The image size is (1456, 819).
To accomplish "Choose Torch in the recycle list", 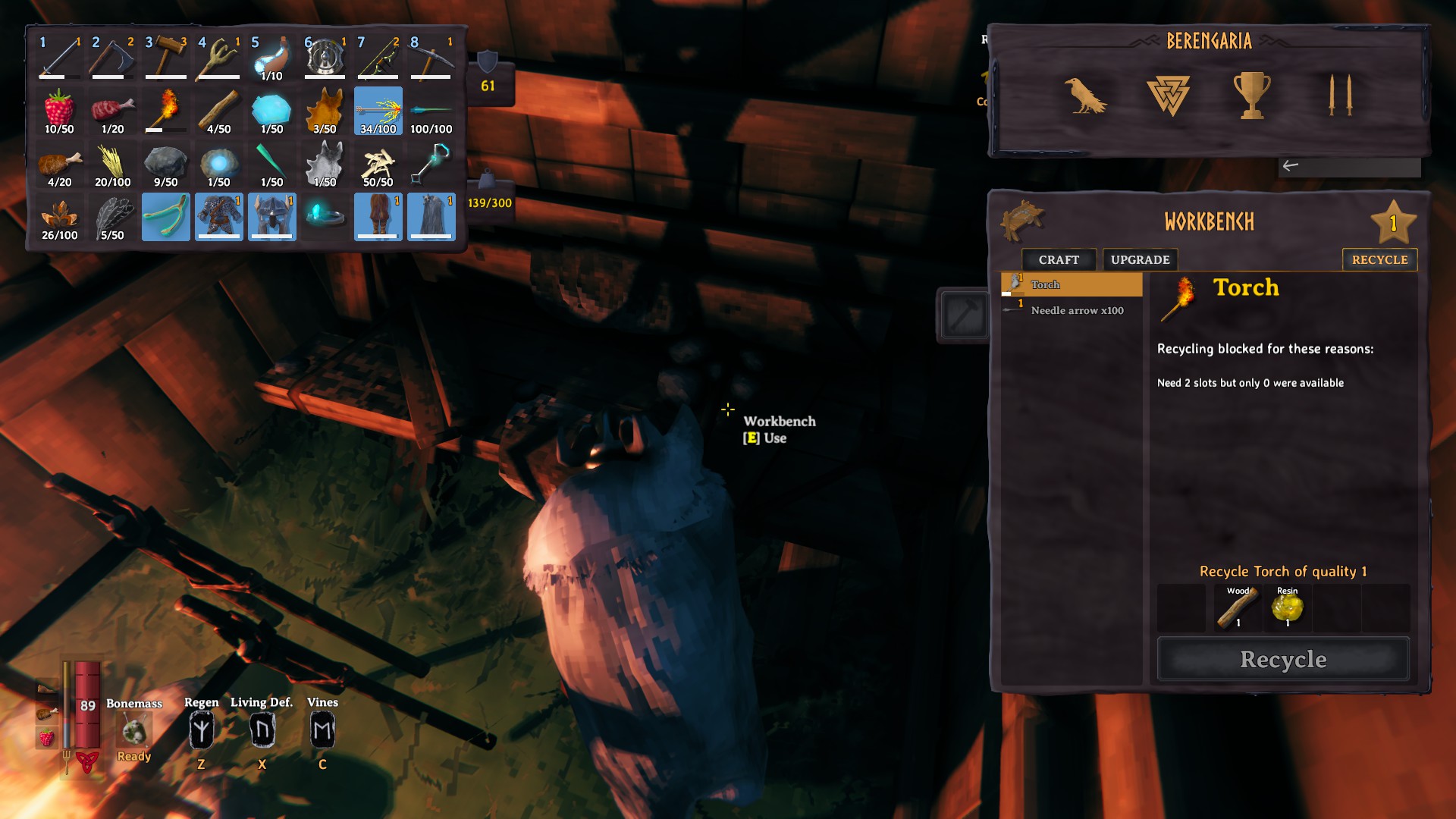I will point(1072,284).
